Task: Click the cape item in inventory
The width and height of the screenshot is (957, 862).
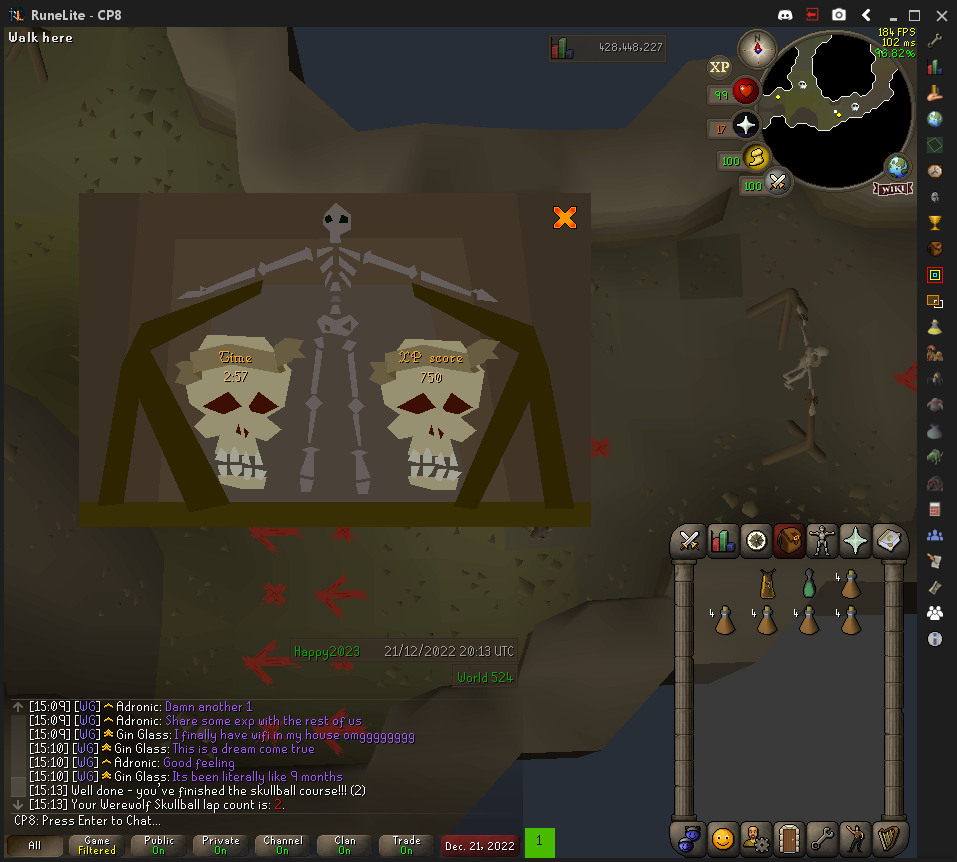Action: tap(766, 584)
